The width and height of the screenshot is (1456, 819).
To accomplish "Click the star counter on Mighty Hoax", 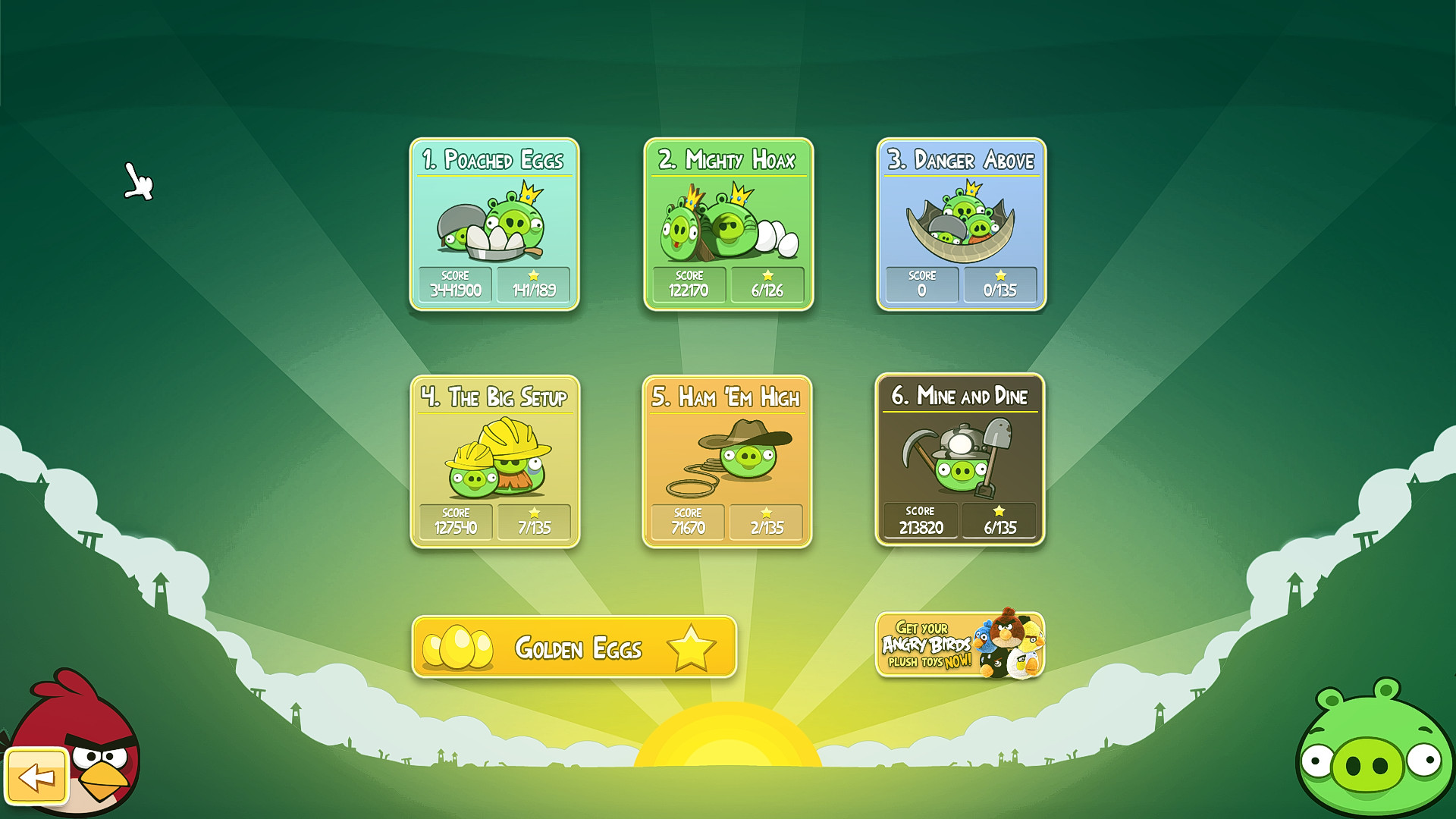I will point(768,284).
